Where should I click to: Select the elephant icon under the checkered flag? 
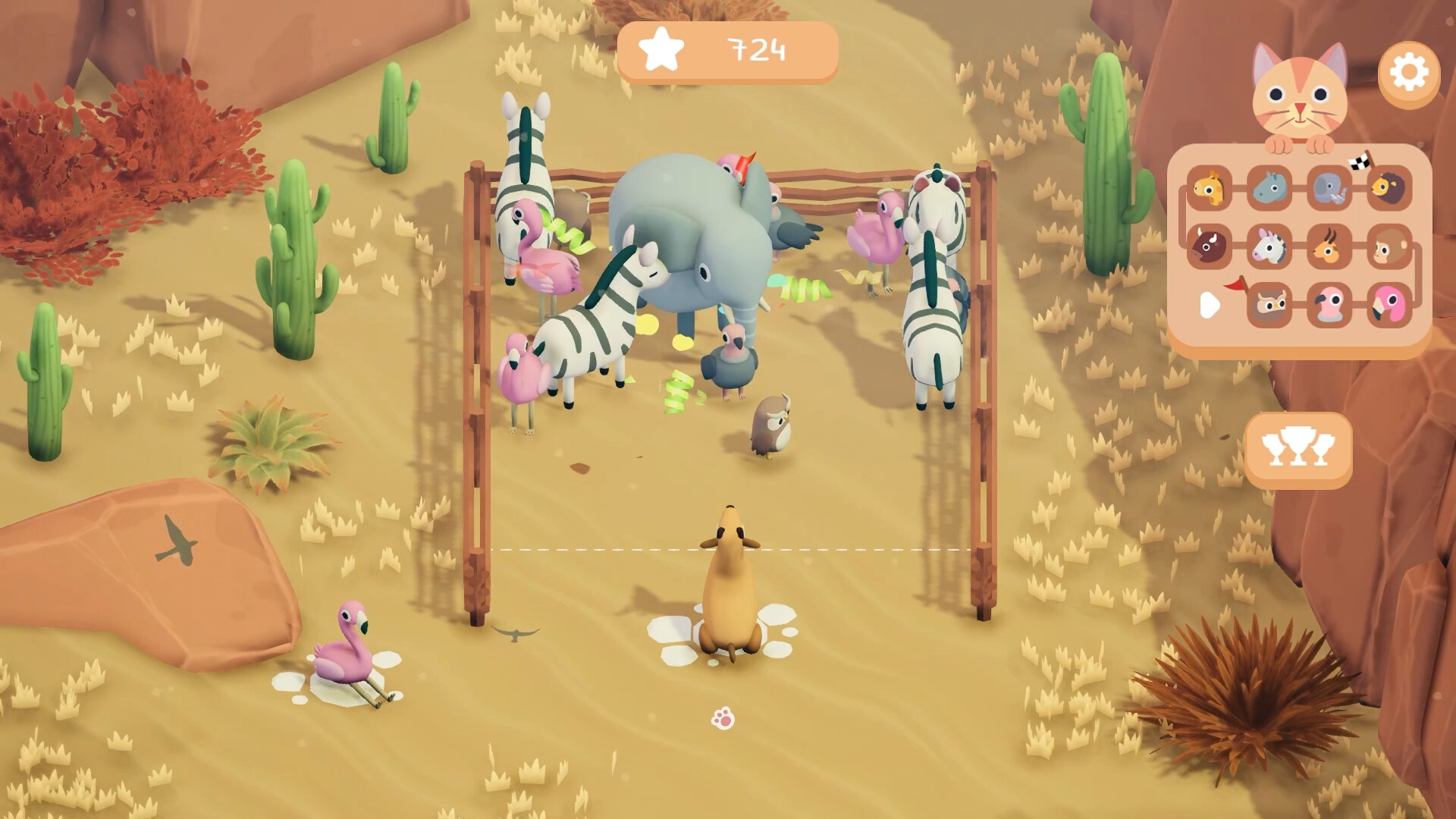[1331, 187]
